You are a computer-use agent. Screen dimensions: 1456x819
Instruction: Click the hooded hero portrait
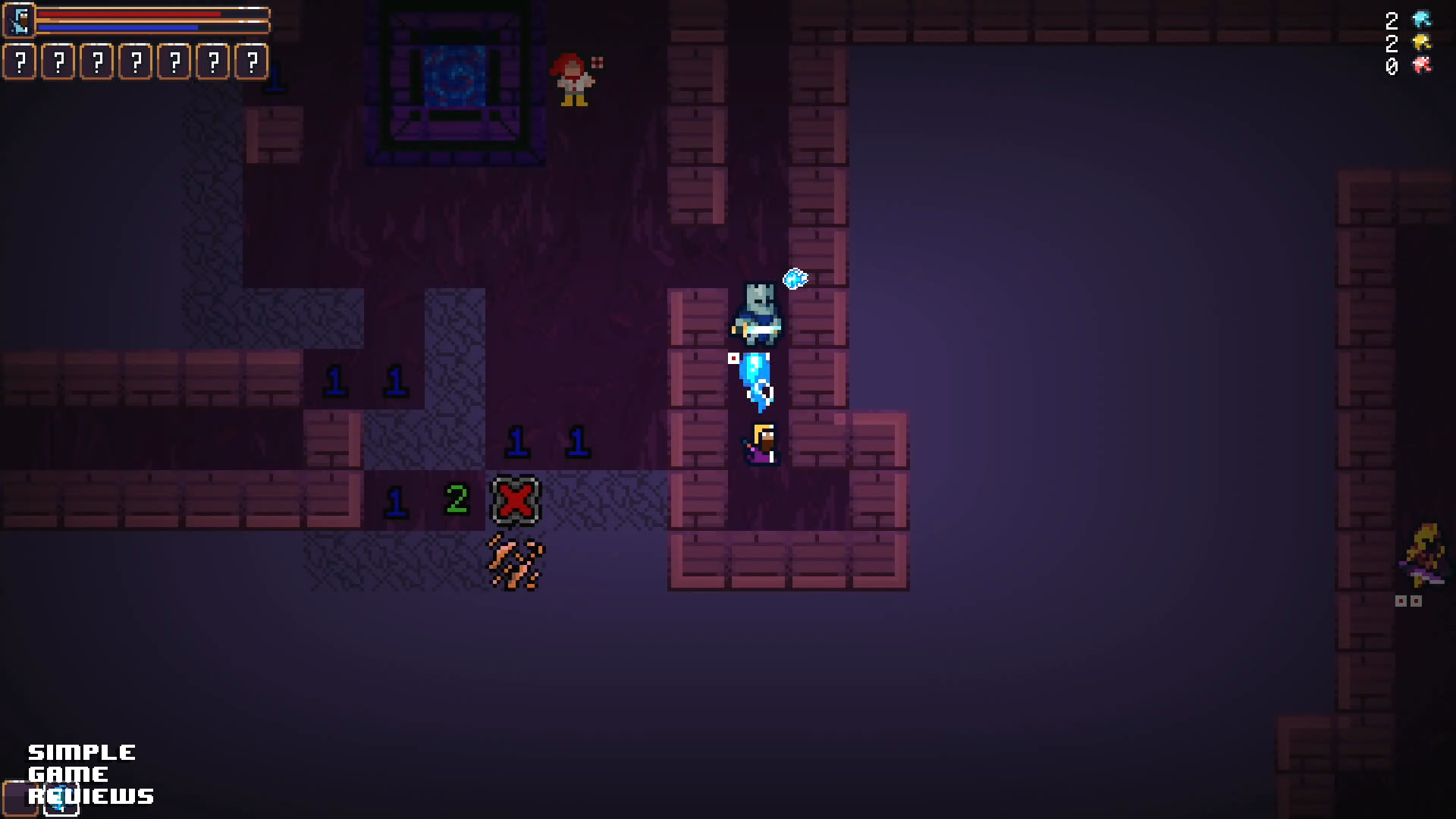(20, 20)
